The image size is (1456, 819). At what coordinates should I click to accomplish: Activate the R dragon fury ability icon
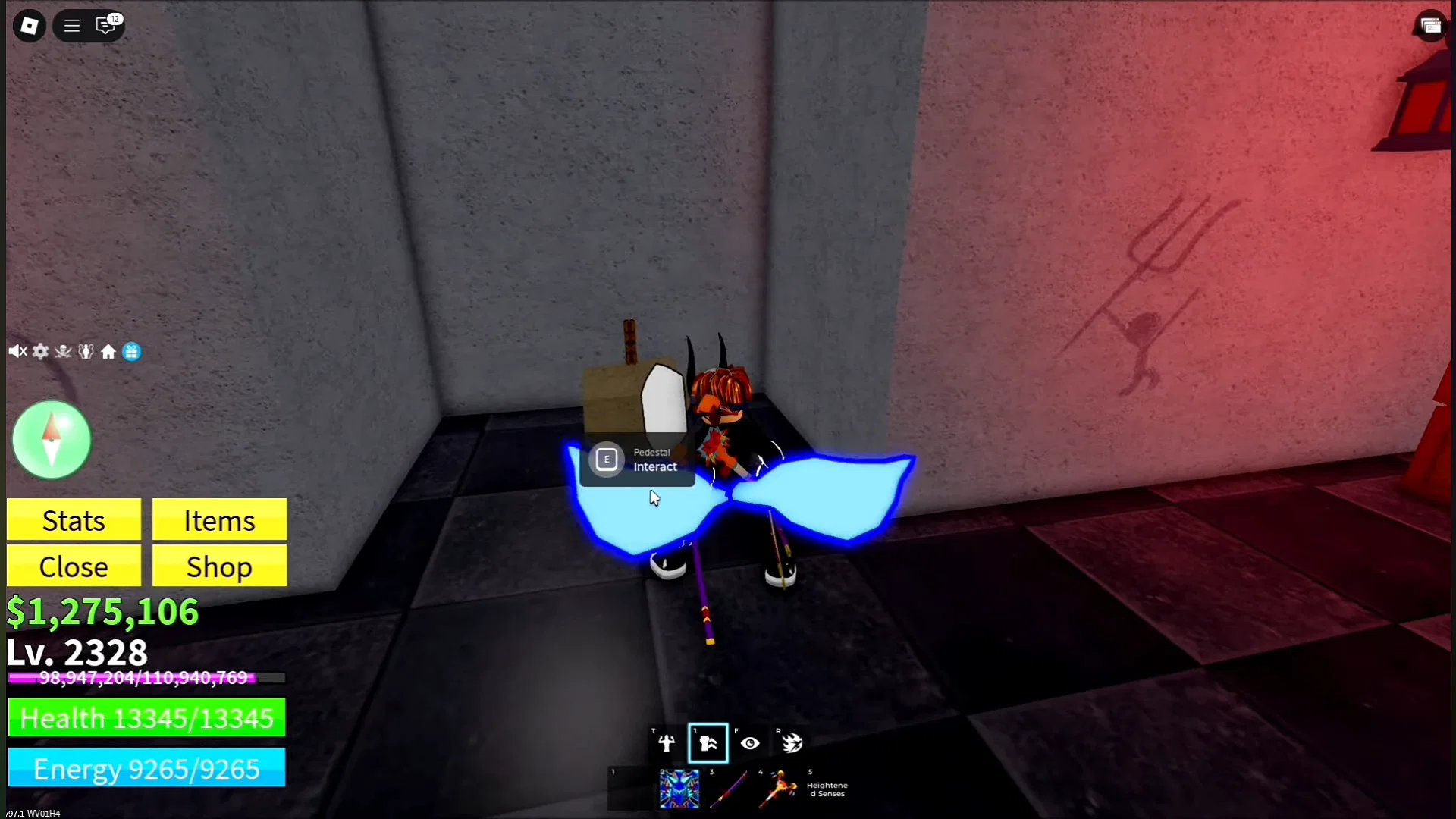point(791,743)
